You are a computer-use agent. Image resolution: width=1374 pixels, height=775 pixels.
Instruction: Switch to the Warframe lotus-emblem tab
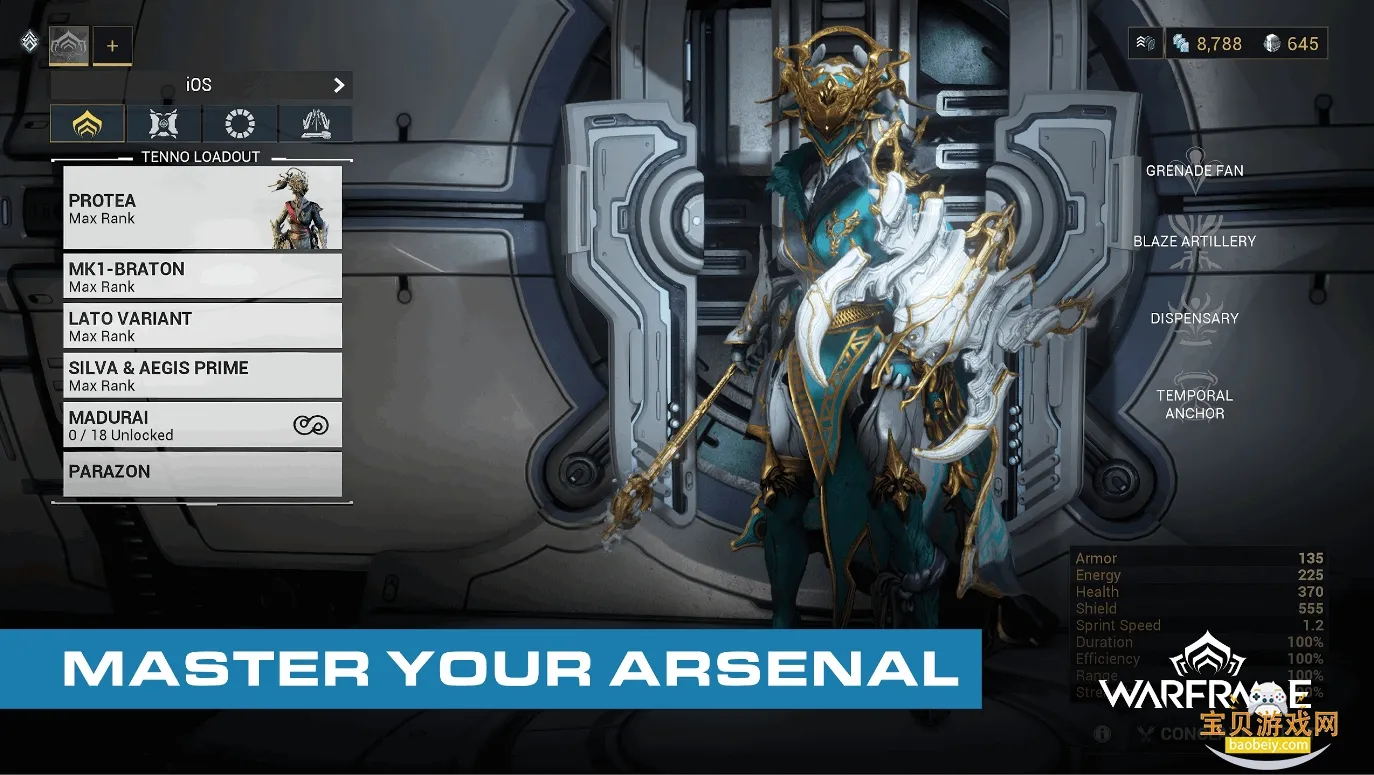(88, 124)
